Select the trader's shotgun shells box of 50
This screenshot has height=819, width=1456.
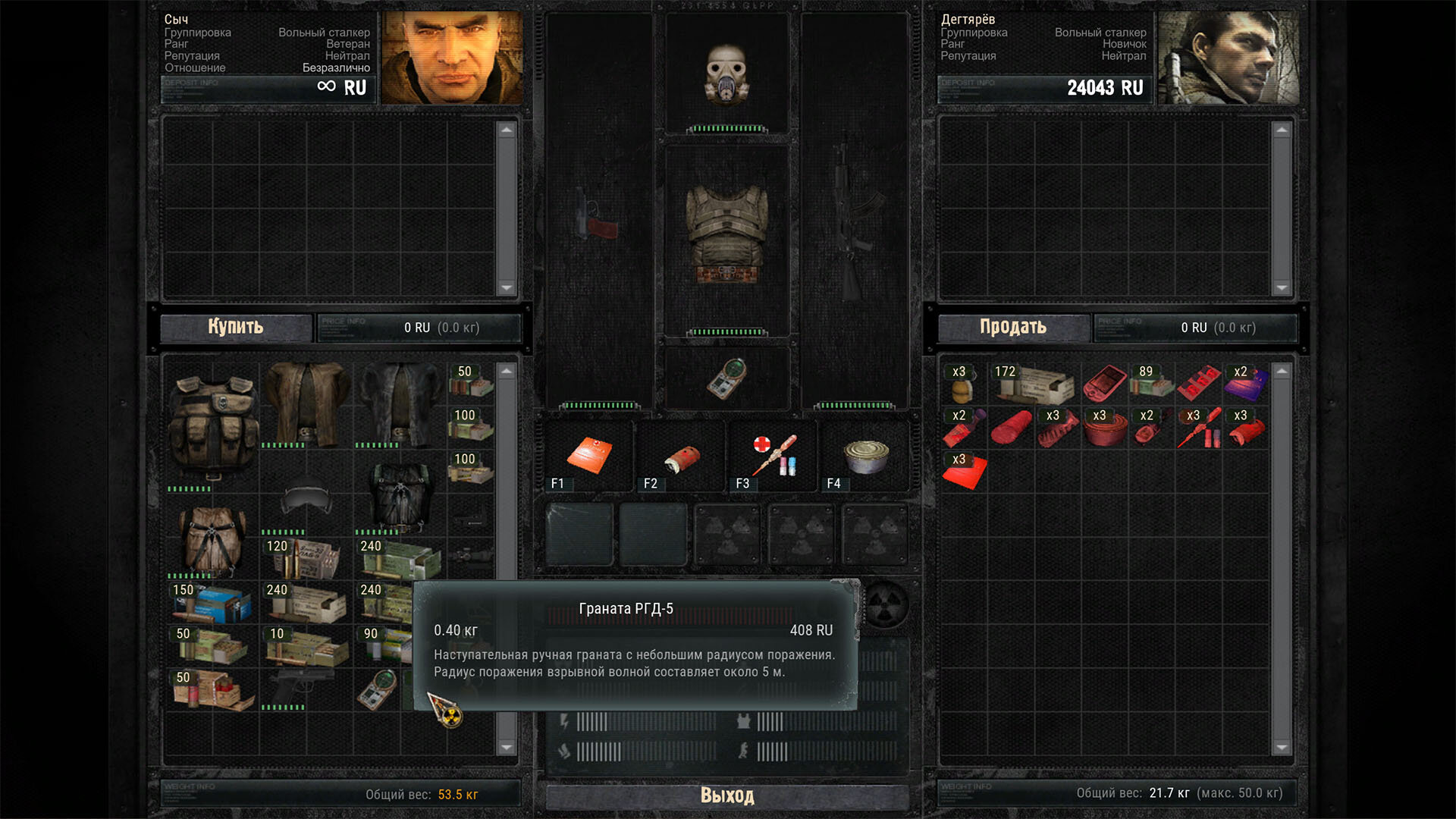pos(212,690)
